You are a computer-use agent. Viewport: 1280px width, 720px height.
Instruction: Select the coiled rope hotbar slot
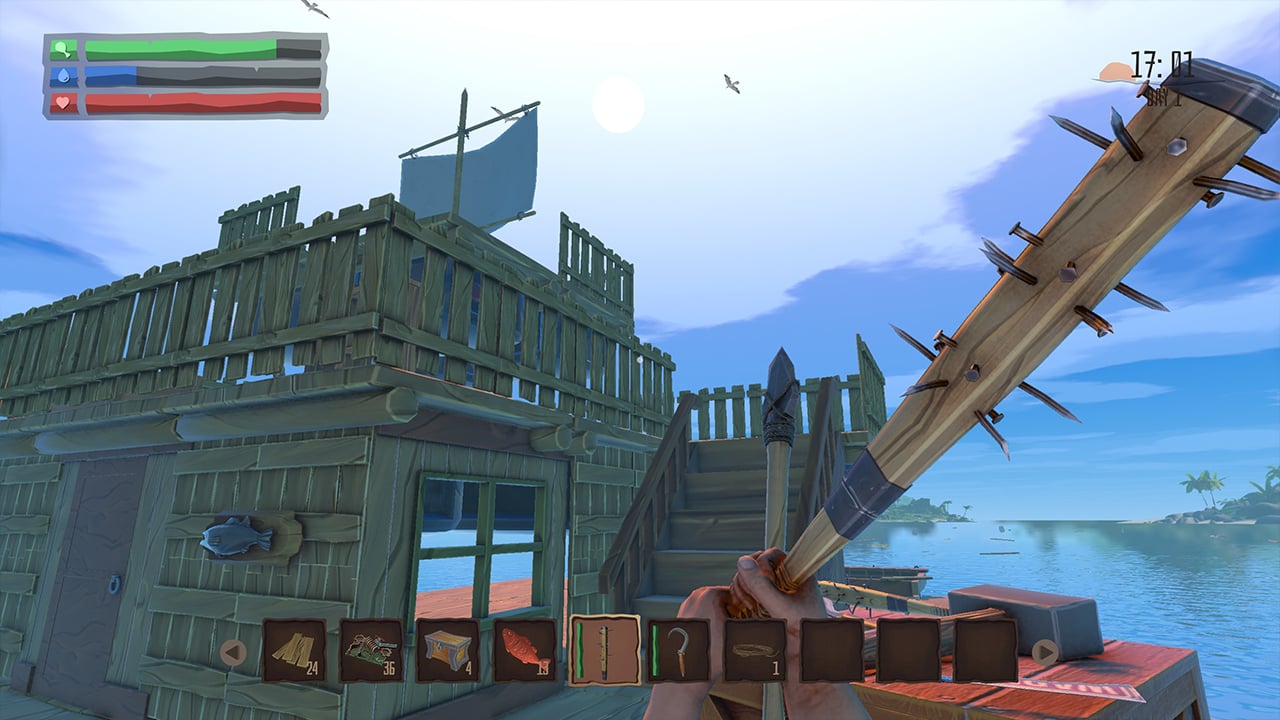pos(756,650)
